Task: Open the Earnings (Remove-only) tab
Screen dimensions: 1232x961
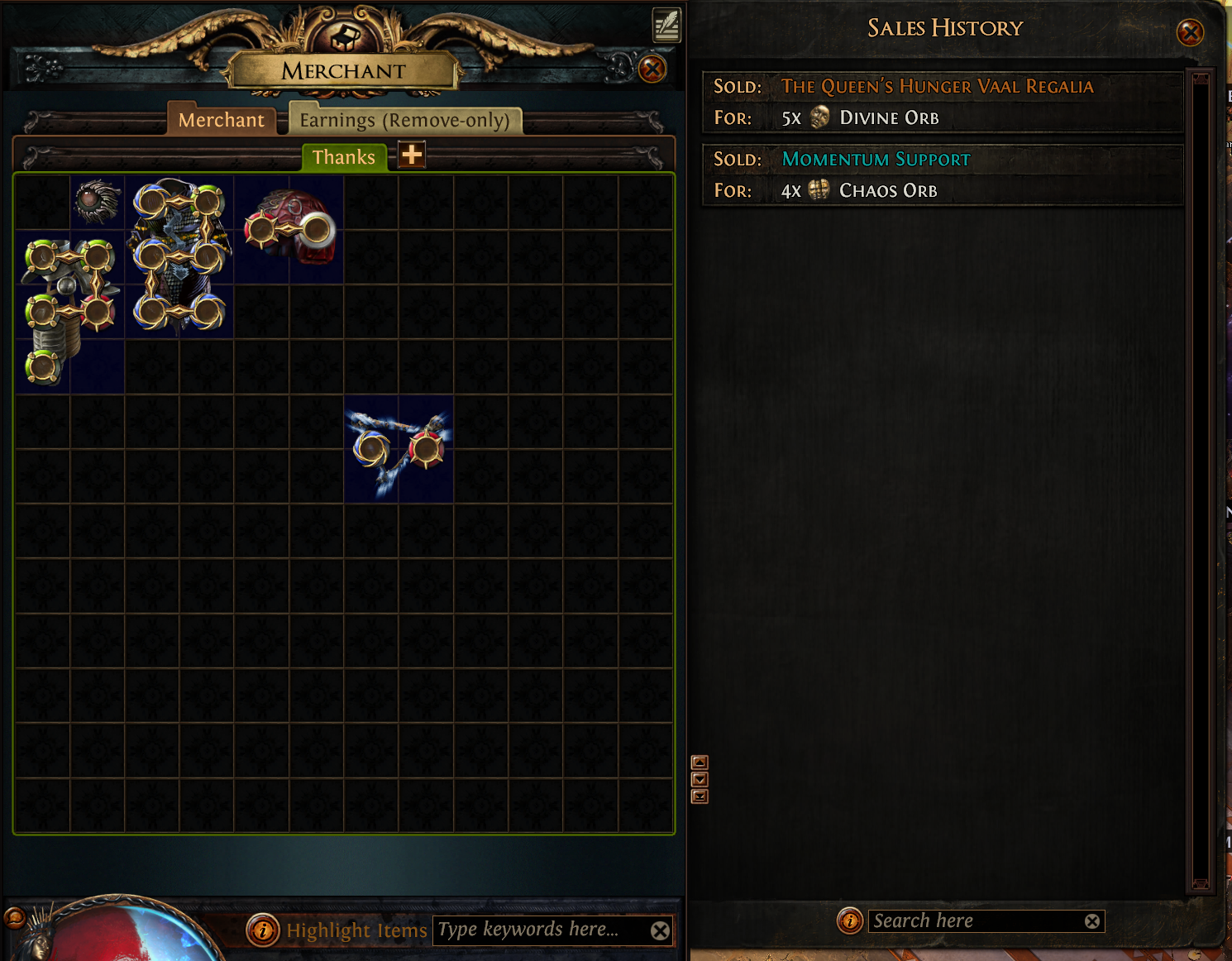Action: click(x=404, y=120)
